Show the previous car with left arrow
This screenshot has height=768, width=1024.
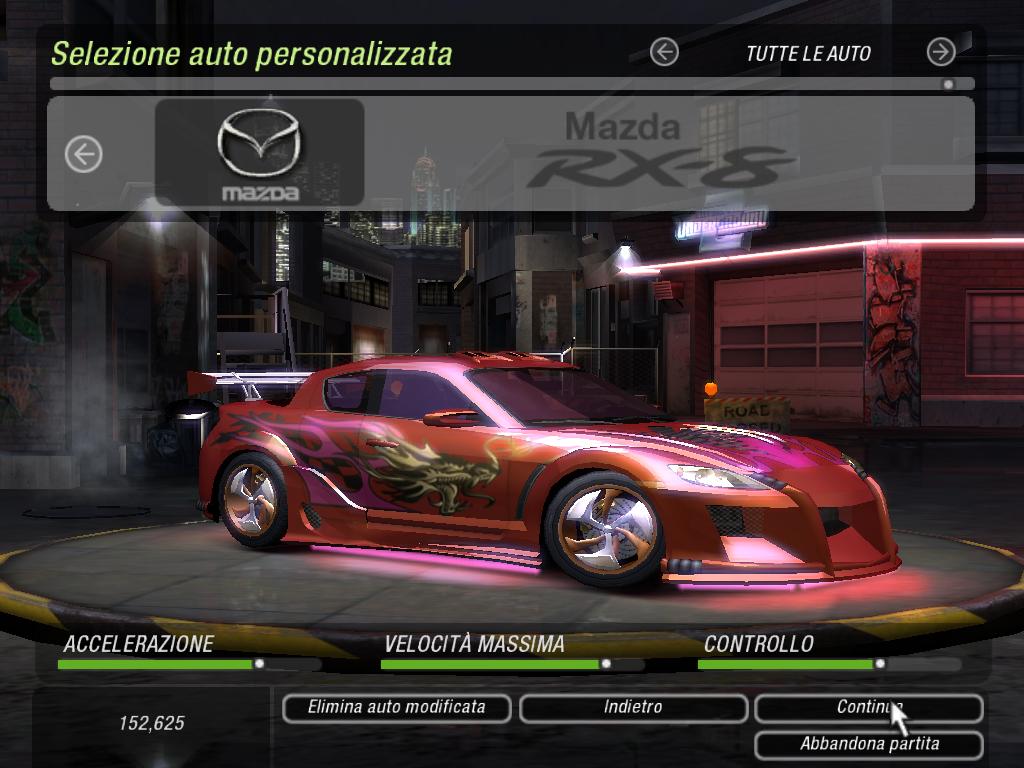pos(84,154)
